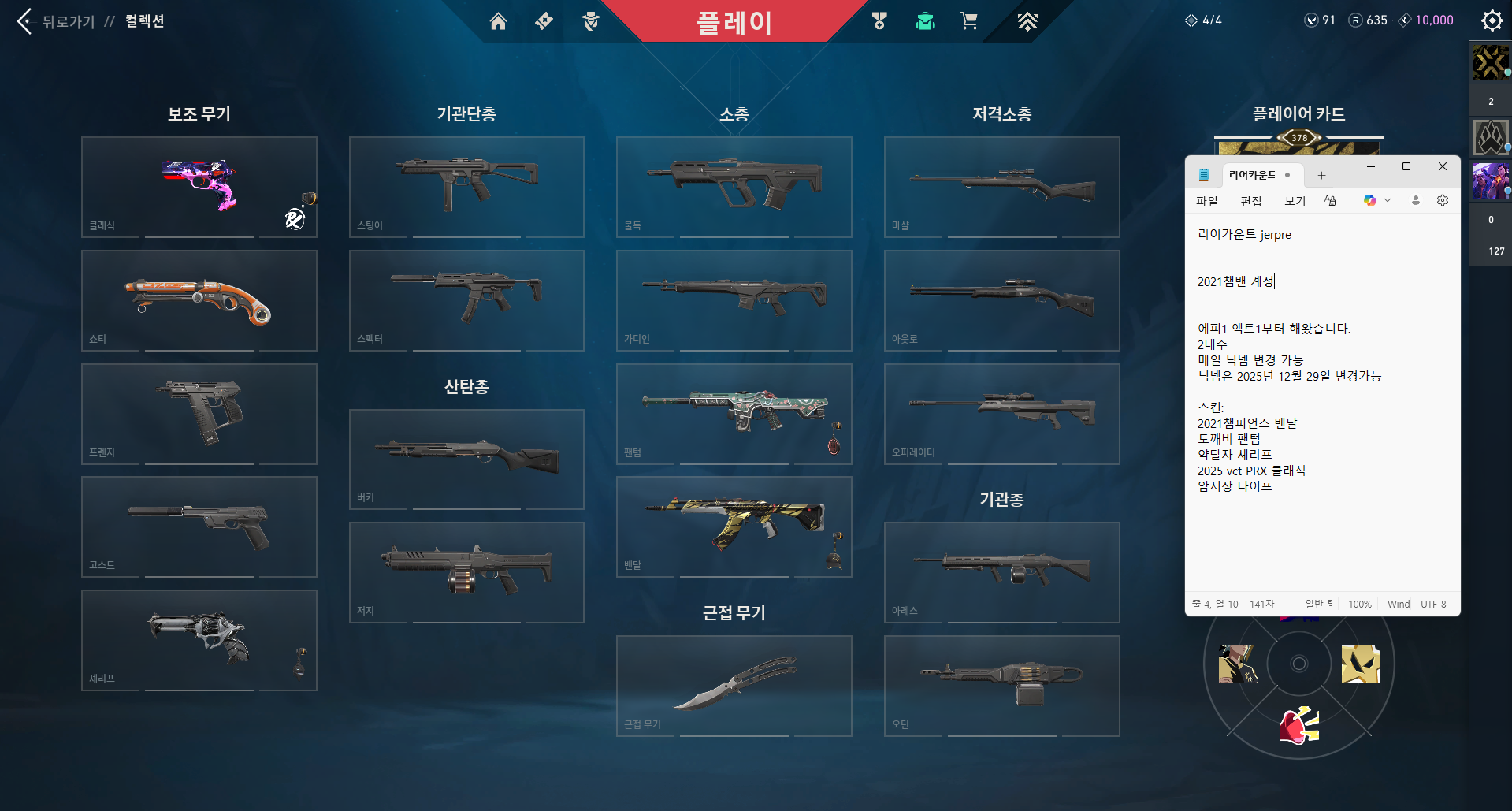
Task: Open settings with the gear icon
Action: 1492,20
